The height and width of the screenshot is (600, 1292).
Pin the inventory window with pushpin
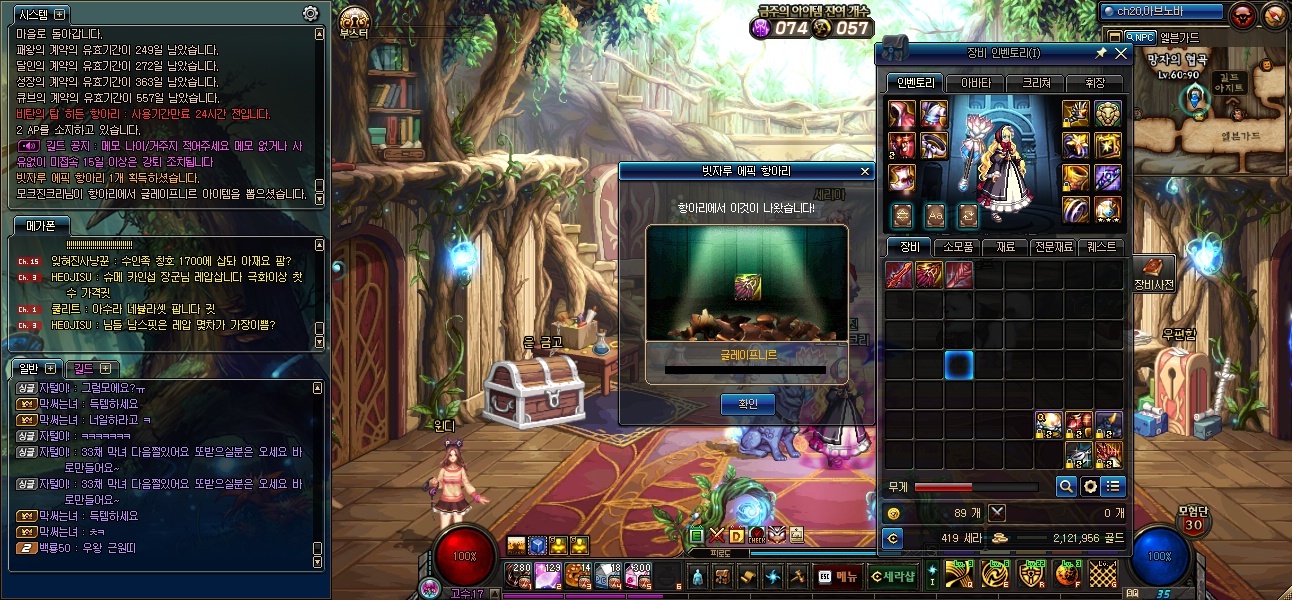click(1101, 53)
